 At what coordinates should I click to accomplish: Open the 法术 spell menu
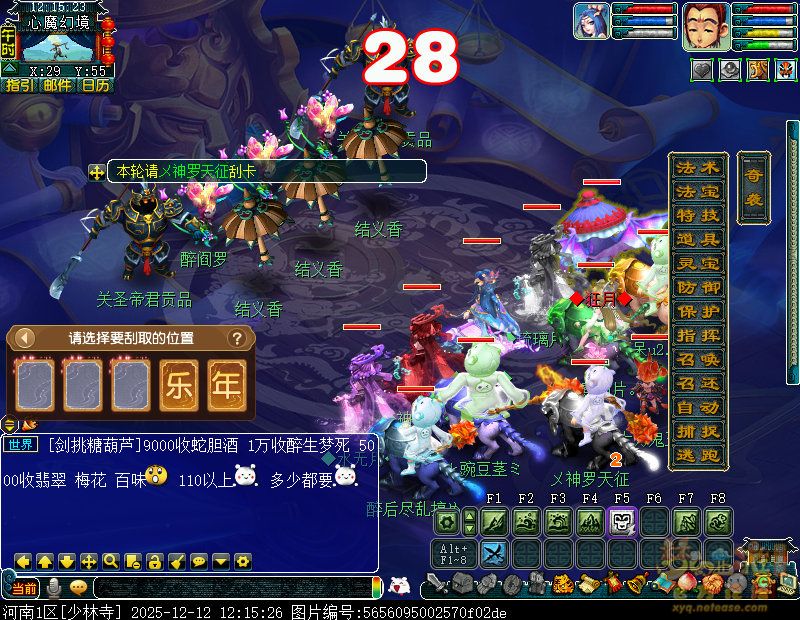tap(698, 168)
